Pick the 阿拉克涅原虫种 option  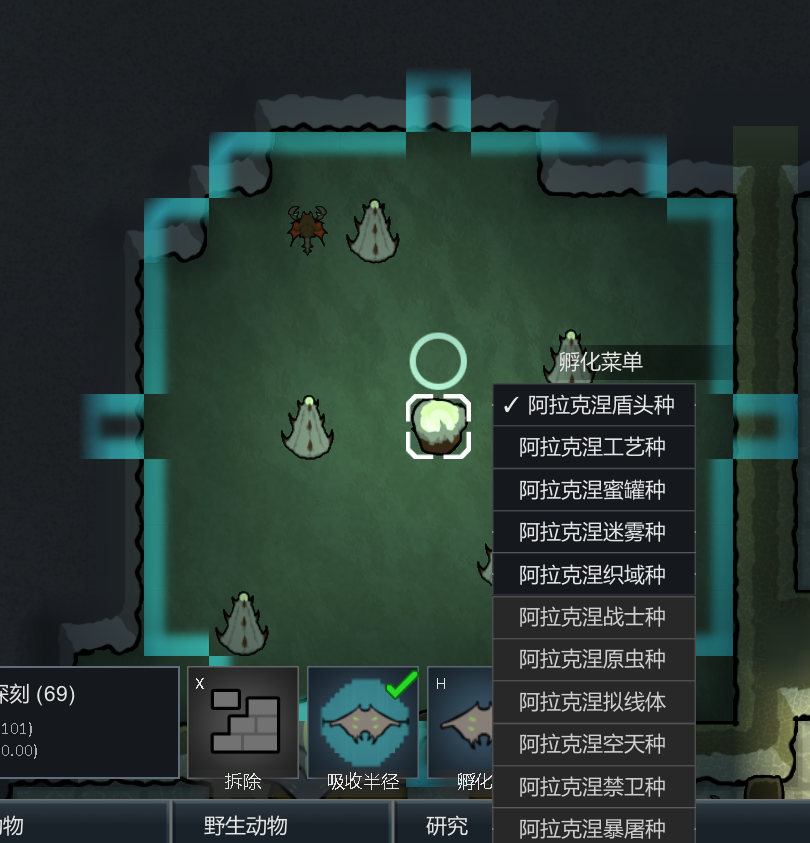pyautogui.click(x=594, y=660)
